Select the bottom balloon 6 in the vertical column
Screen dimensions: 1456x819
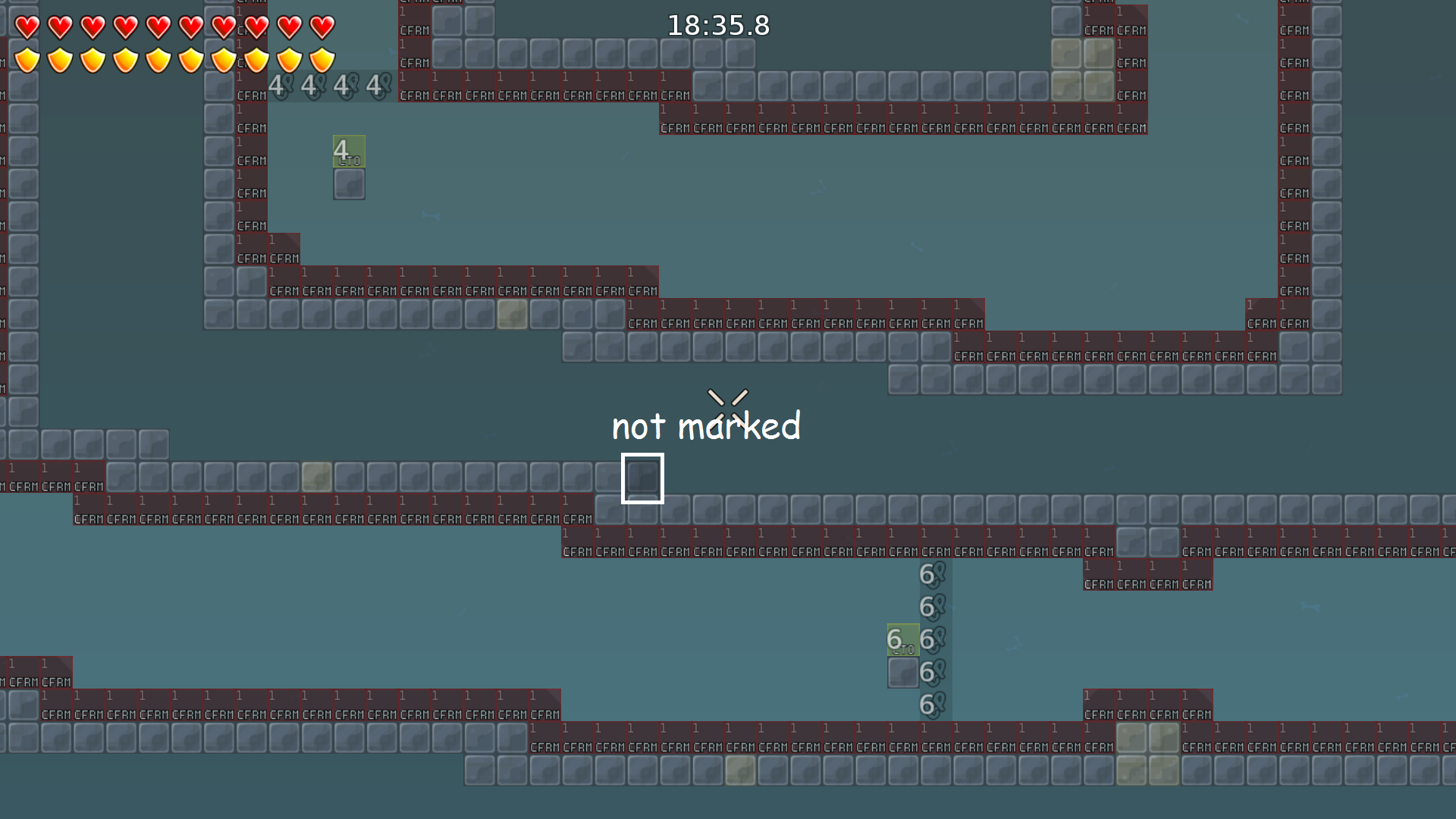pos(930,704)
